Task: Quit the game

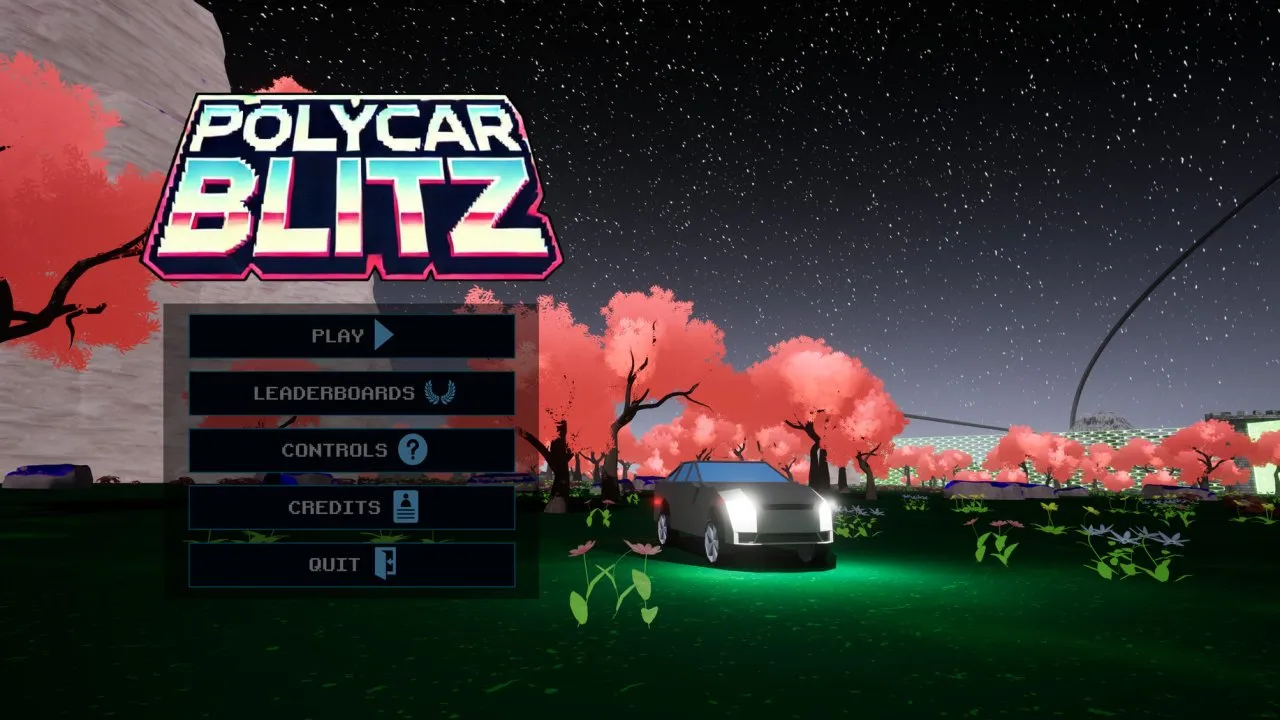Action: tap(351, 564)
